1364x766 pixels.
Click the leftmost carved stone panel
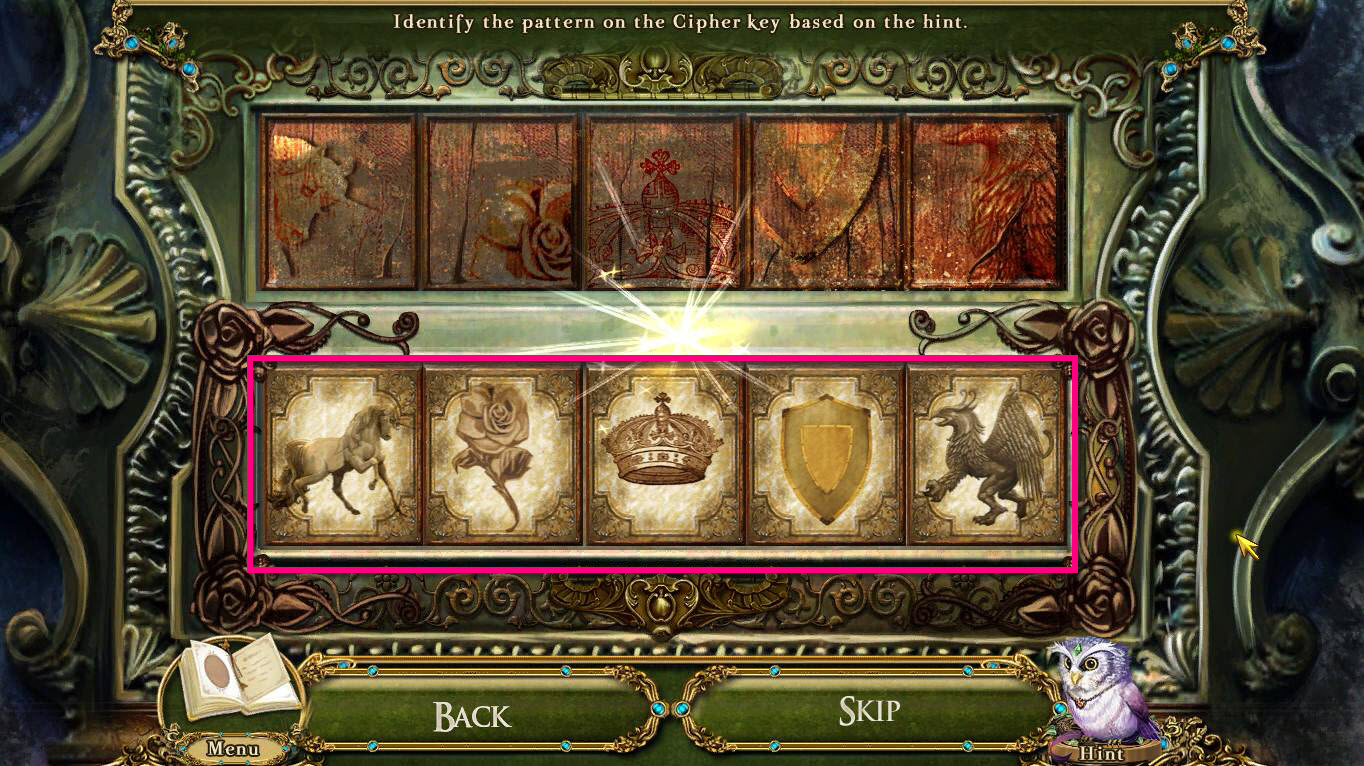click(x=342, y=200)
